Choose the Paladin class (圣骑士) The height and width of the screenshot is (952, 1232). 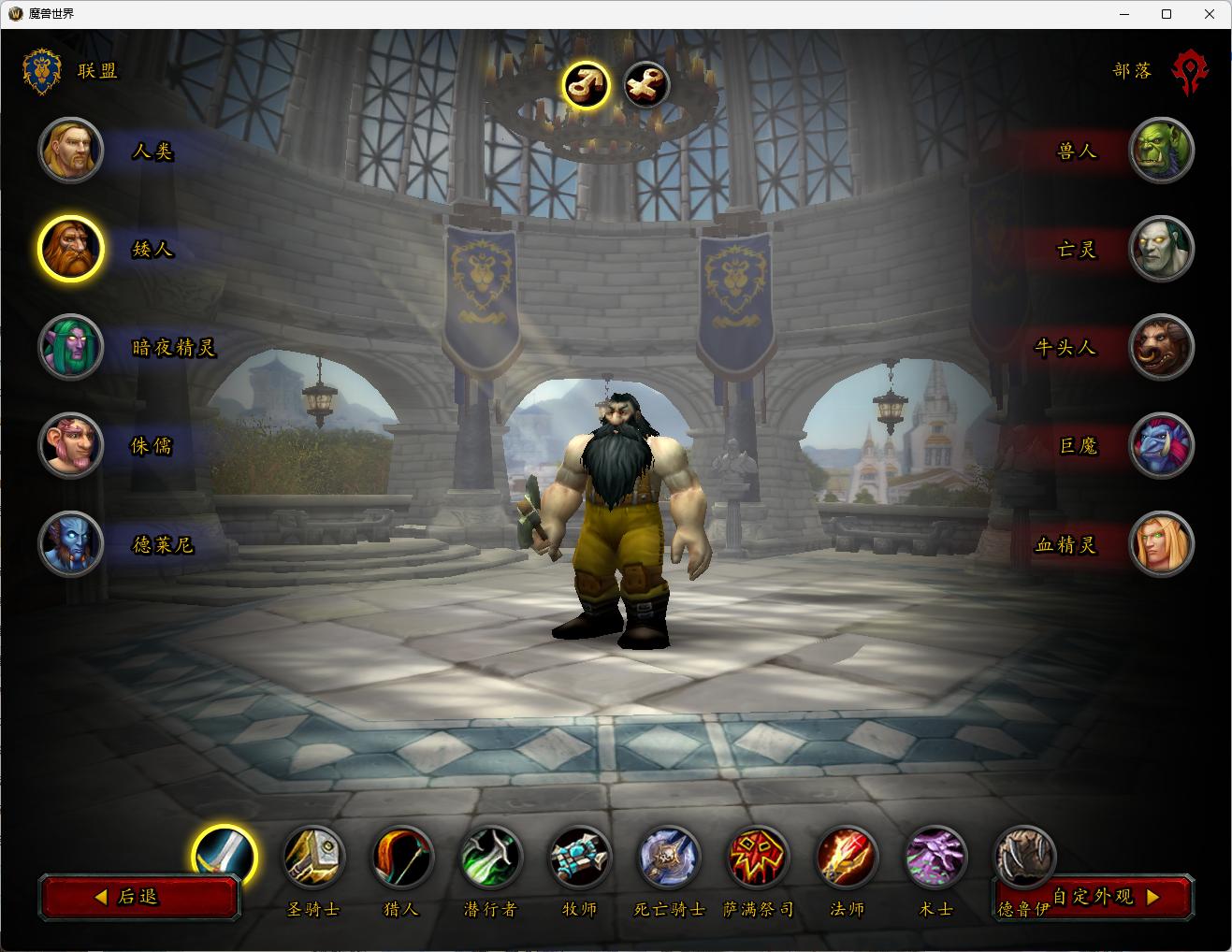click(x=313, y=857)
